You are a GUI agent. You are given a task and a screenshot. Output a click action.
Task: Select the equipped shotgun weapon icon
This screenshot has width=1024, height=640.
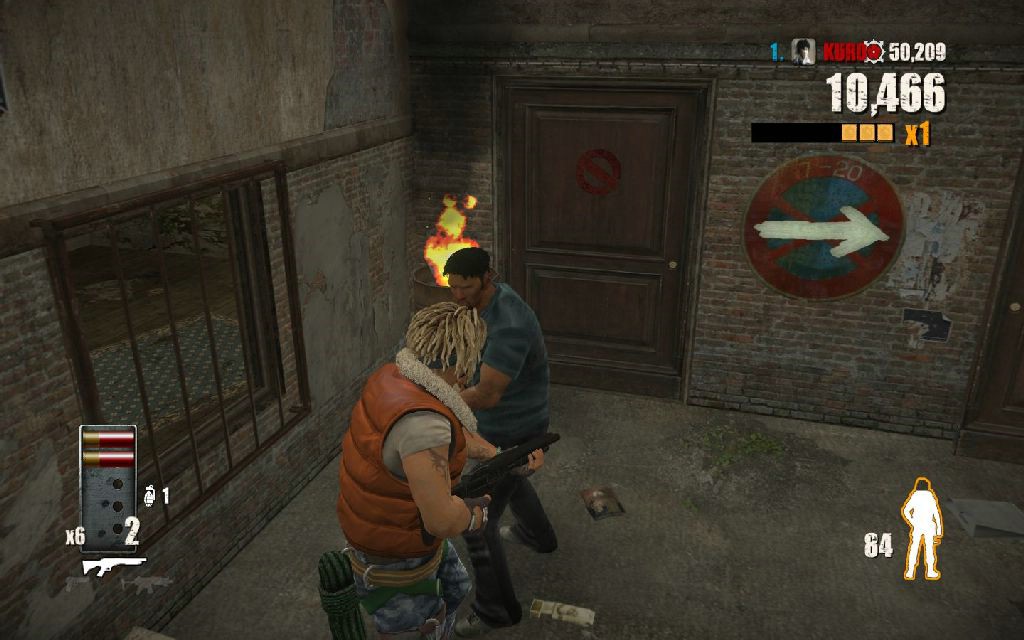[x=113, y=566]
